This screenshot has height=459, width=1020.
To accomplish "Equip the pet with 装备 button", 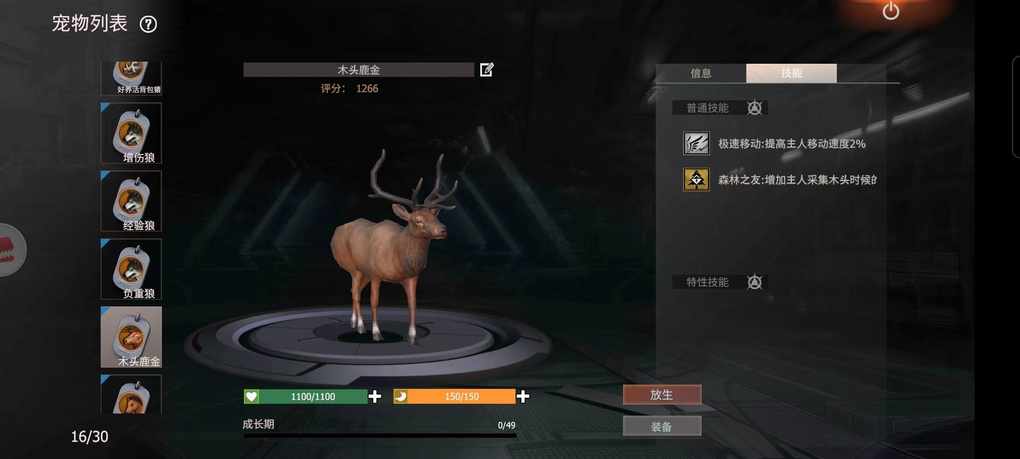I will click(662, 426).
